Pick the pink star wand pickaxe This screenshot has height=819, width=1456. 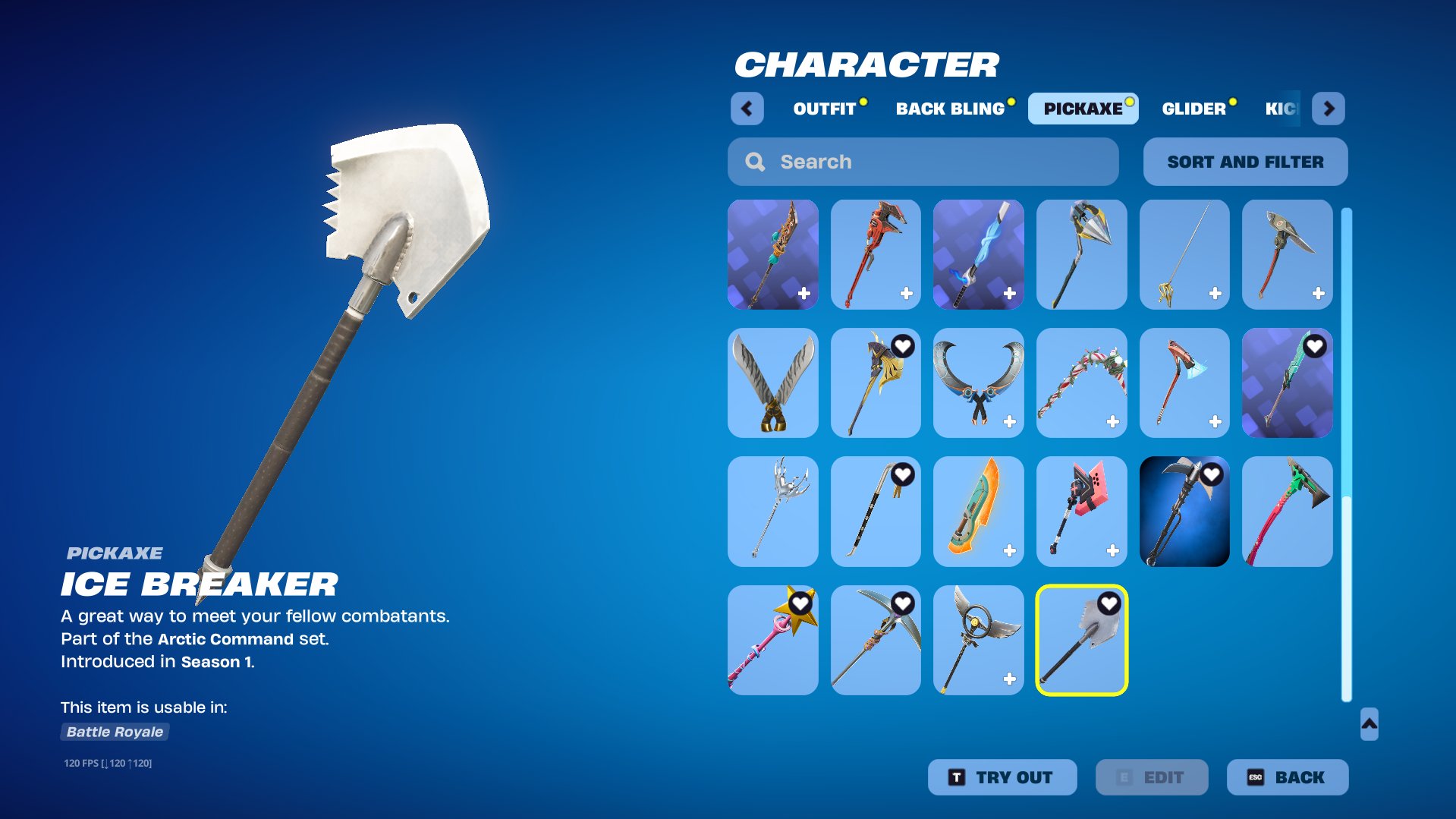tap(772, 640)
